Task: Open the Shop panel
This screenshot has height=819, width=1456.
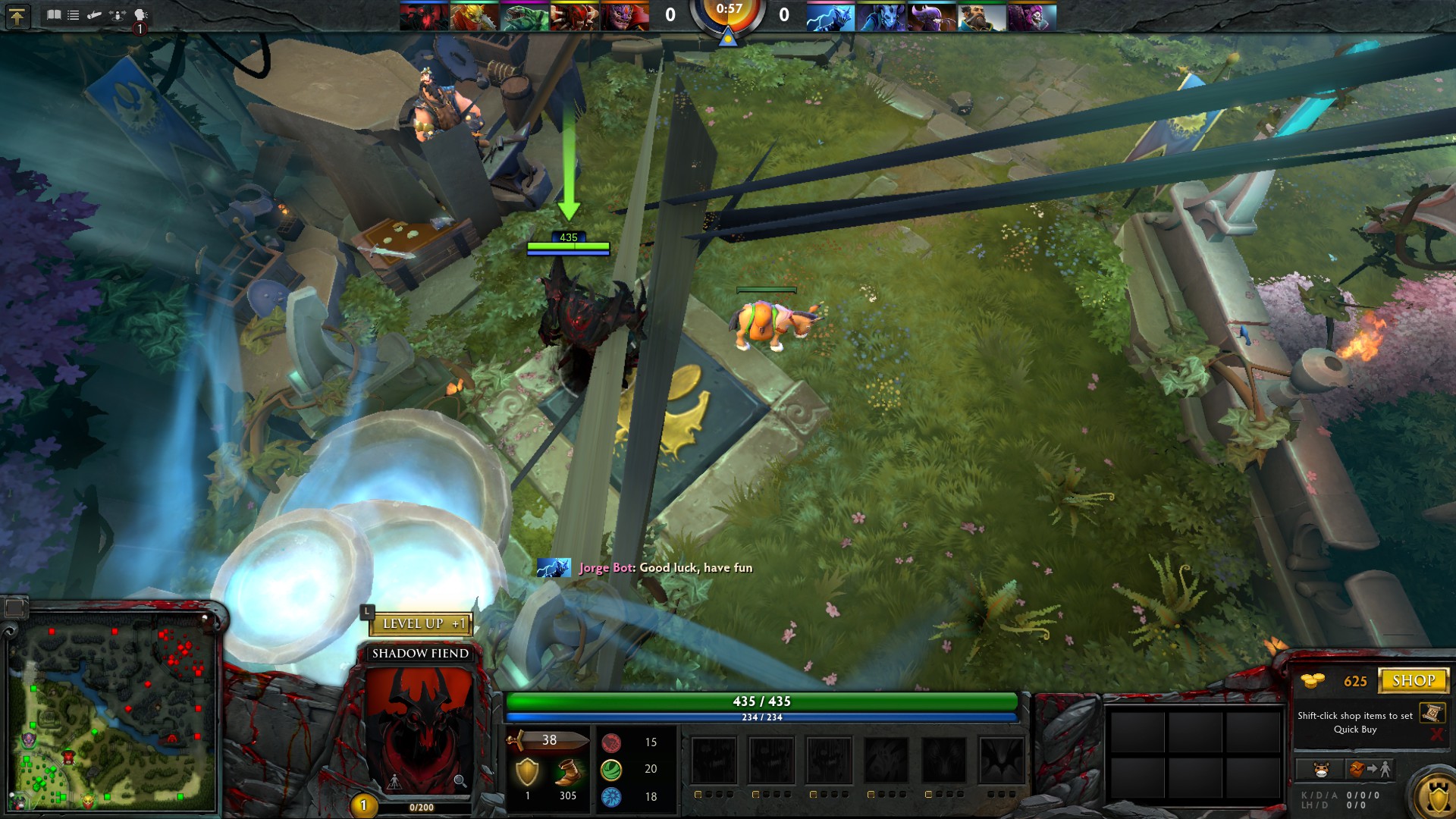Action: pos(1413,680)
